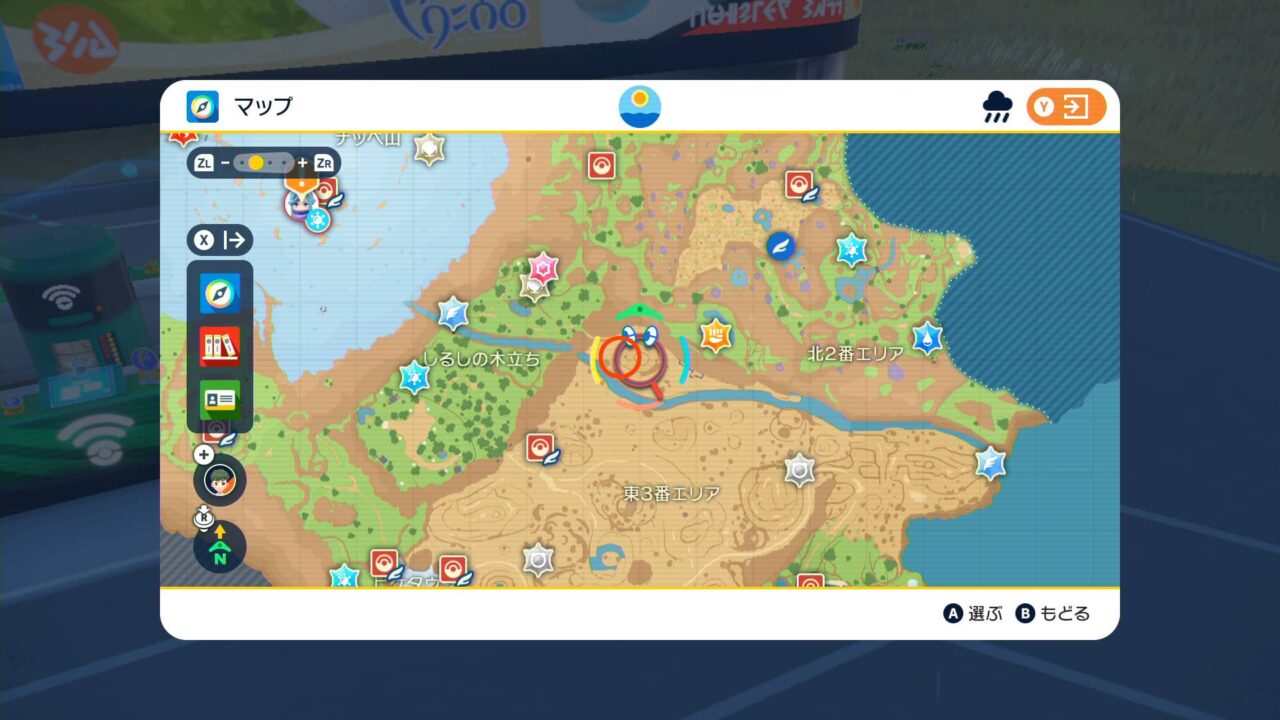Click the blue Tera Raid crystal near 北2番エリア
1280x720 pixels.
coord(928,338)
